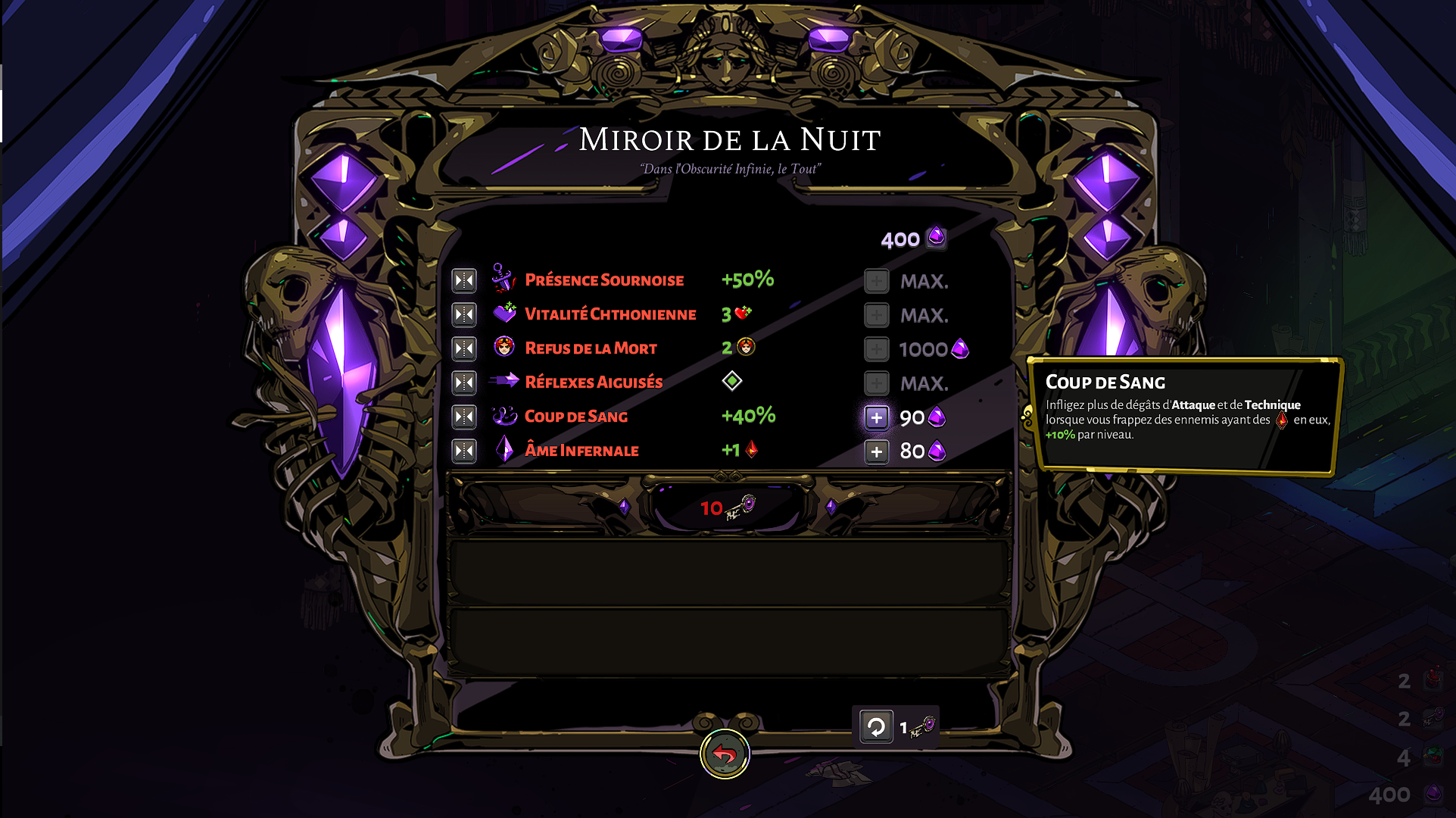Upgrade Âme Infernale for 80 darkness
This screenshot has height=818, width=1456.
click(876, 451)
